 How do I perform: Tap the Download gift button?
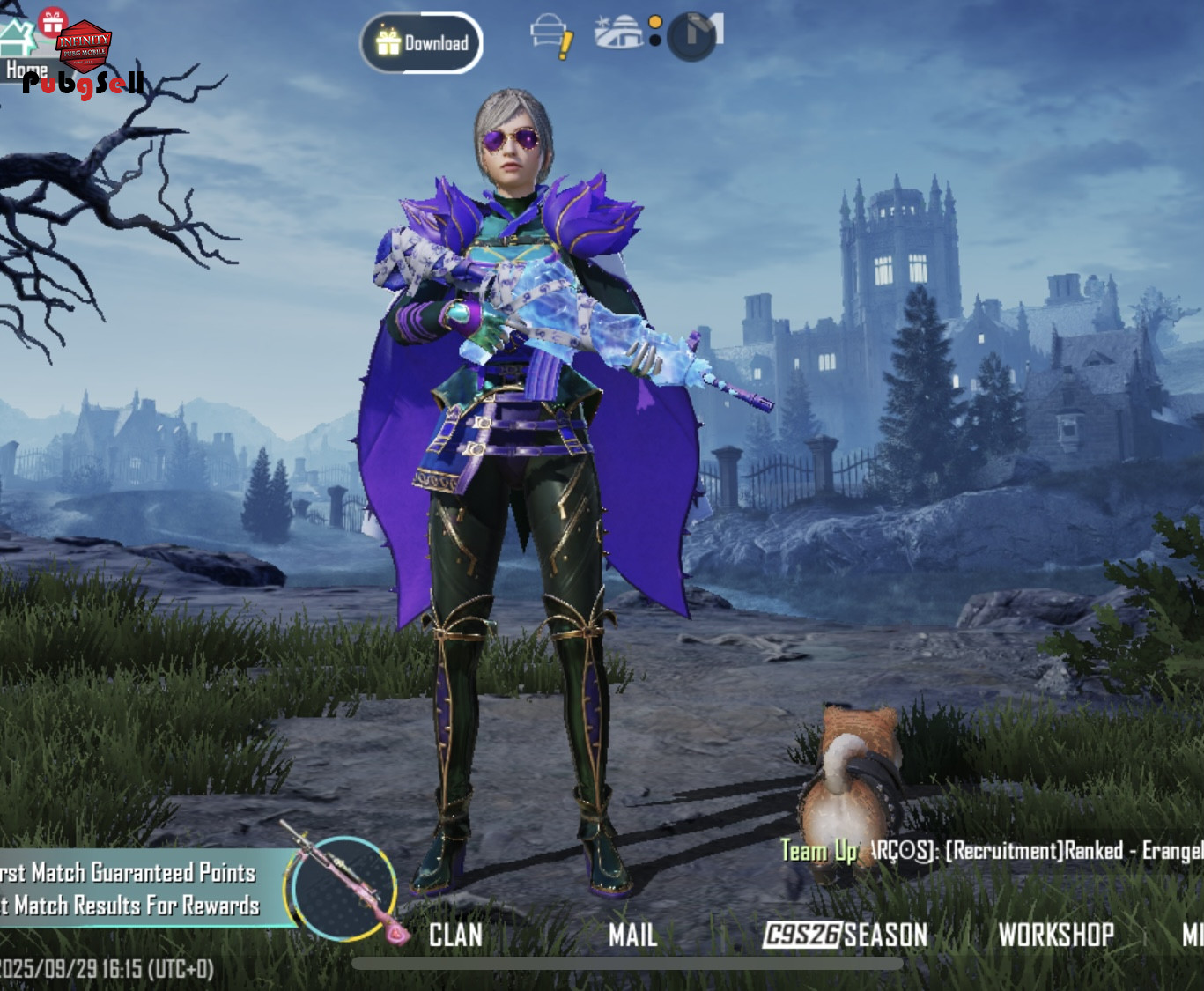pyautogui.click(x=422, y=42)
